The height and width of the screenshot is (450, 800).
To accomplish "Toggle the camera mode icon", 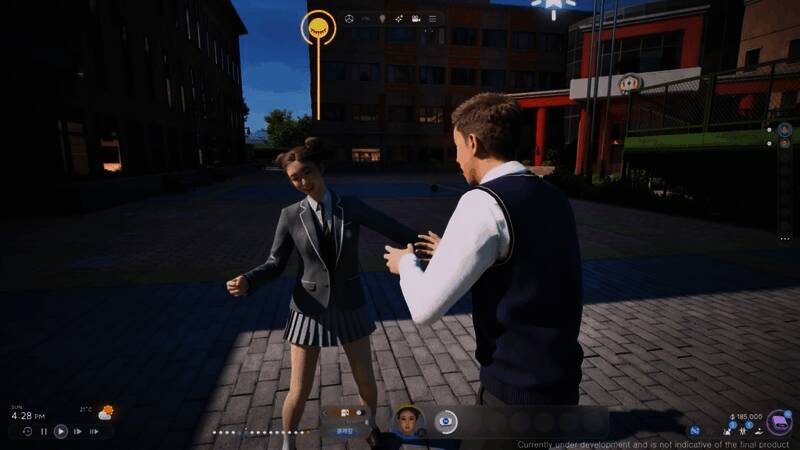I will tap(414, 18).
